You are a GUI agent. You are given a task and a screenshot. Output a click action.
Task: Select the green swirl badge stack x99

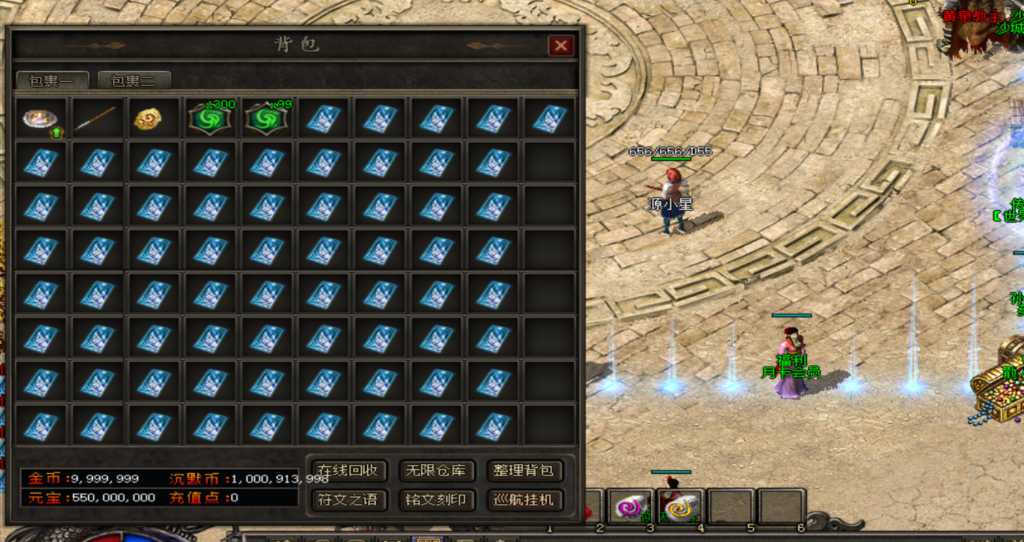[x=264, y=119]
